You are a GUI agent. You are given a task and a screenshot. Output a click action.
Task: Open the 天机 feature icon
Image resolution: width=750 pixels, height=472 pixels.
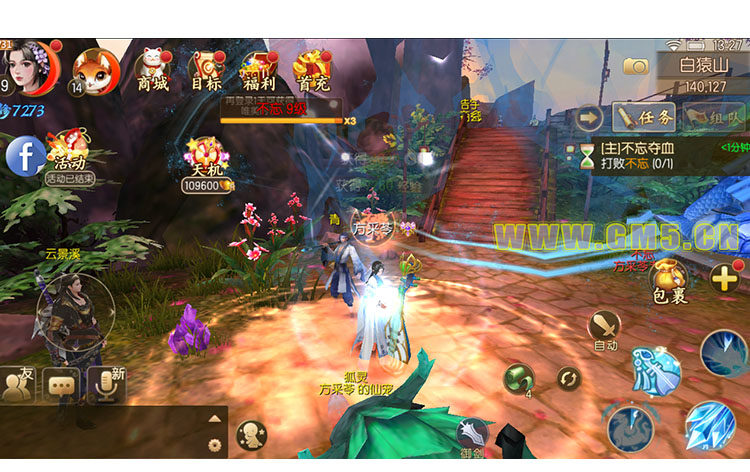point(205,160)
